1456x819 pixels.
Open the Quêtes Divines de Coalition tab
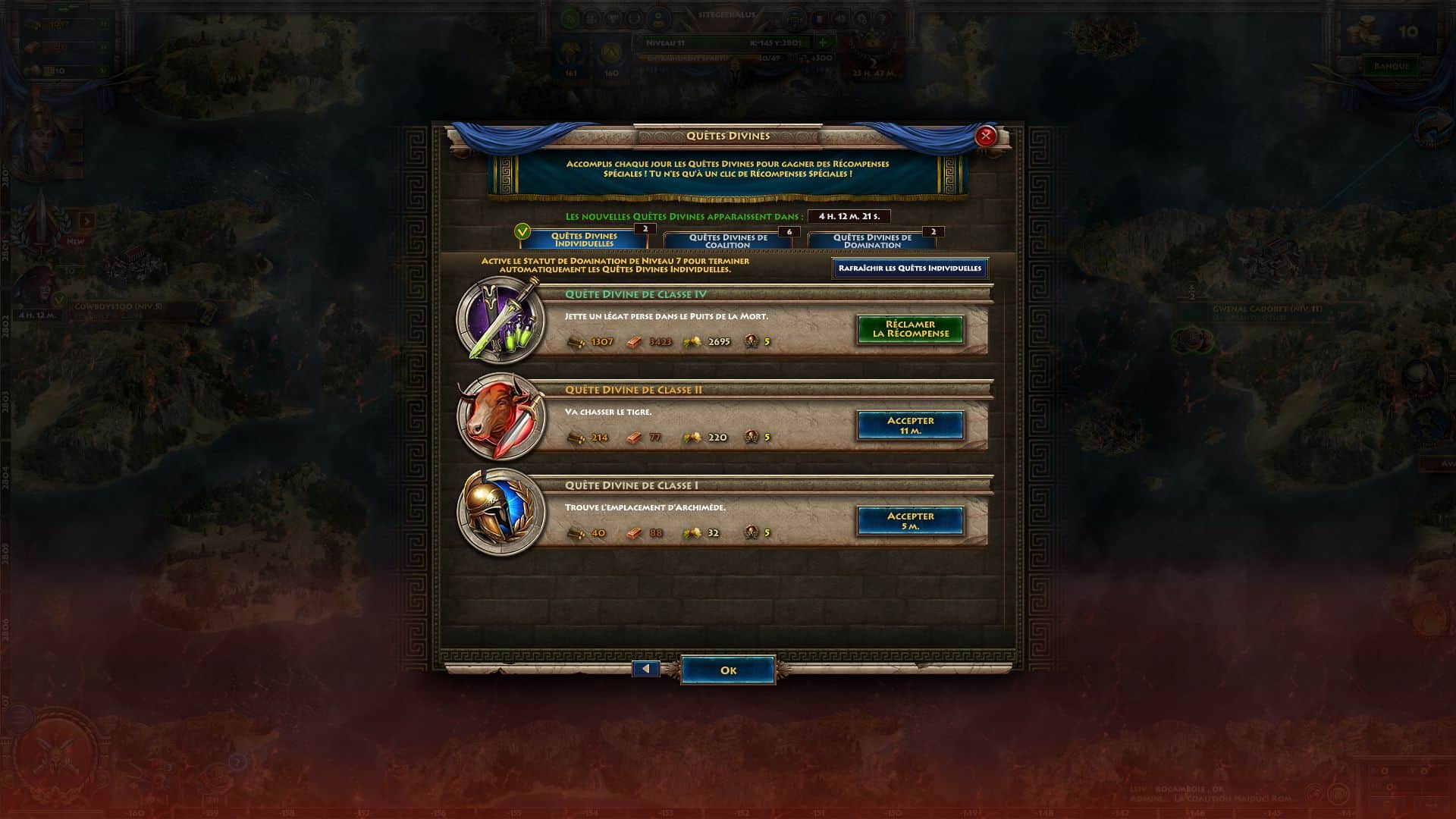728,241
